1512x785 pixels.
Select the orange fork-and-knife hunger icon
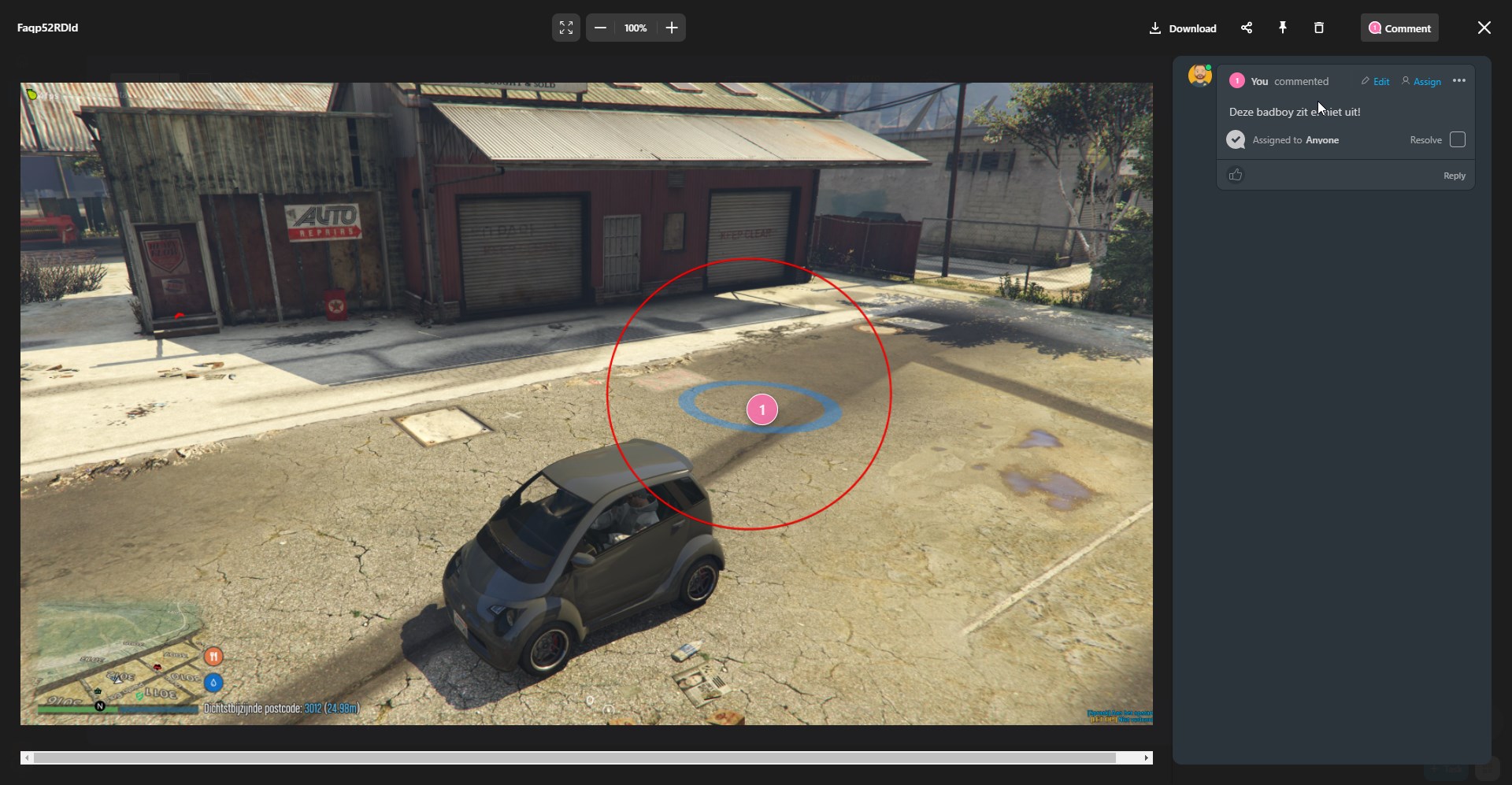tap(213, 657)
